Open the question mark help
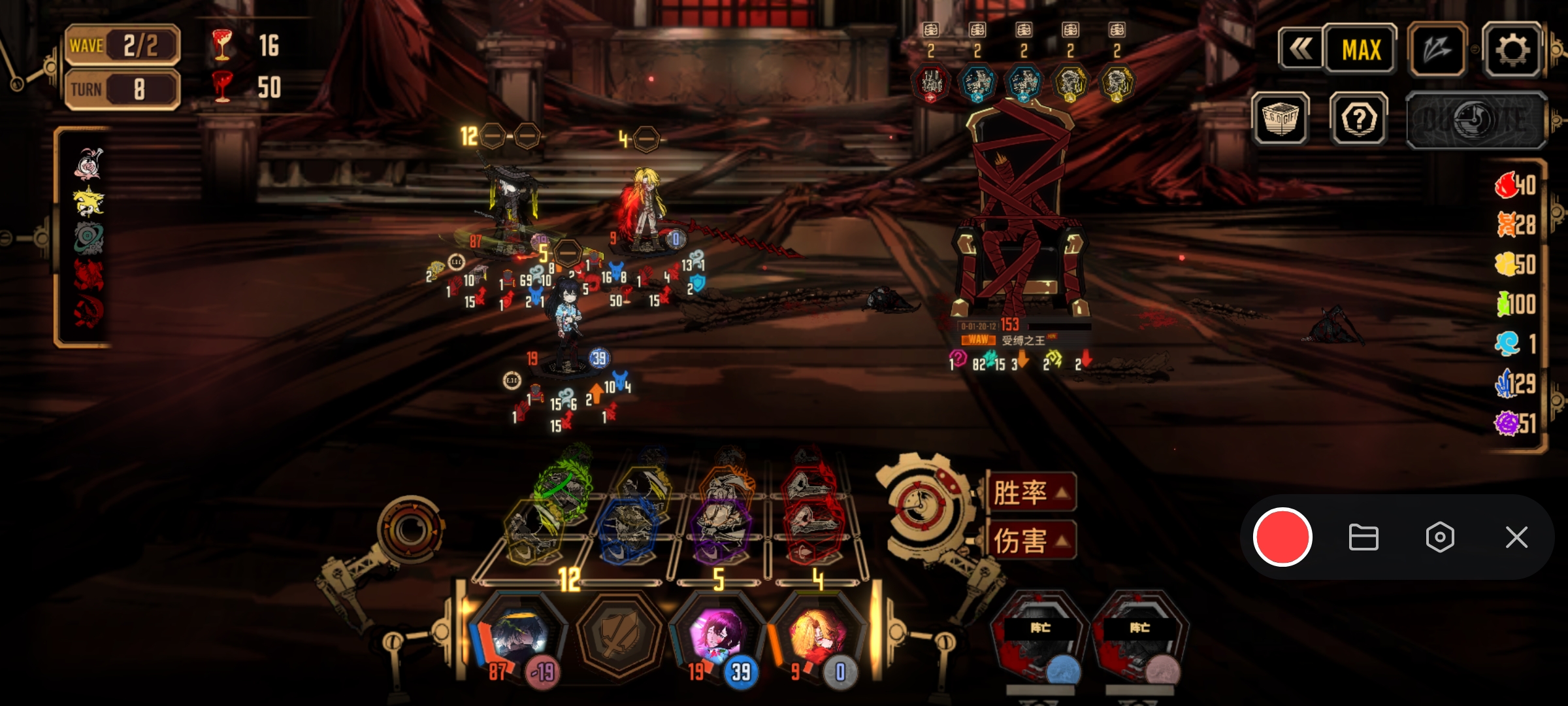The image size is (1568, 706). tap(1359, 119)
